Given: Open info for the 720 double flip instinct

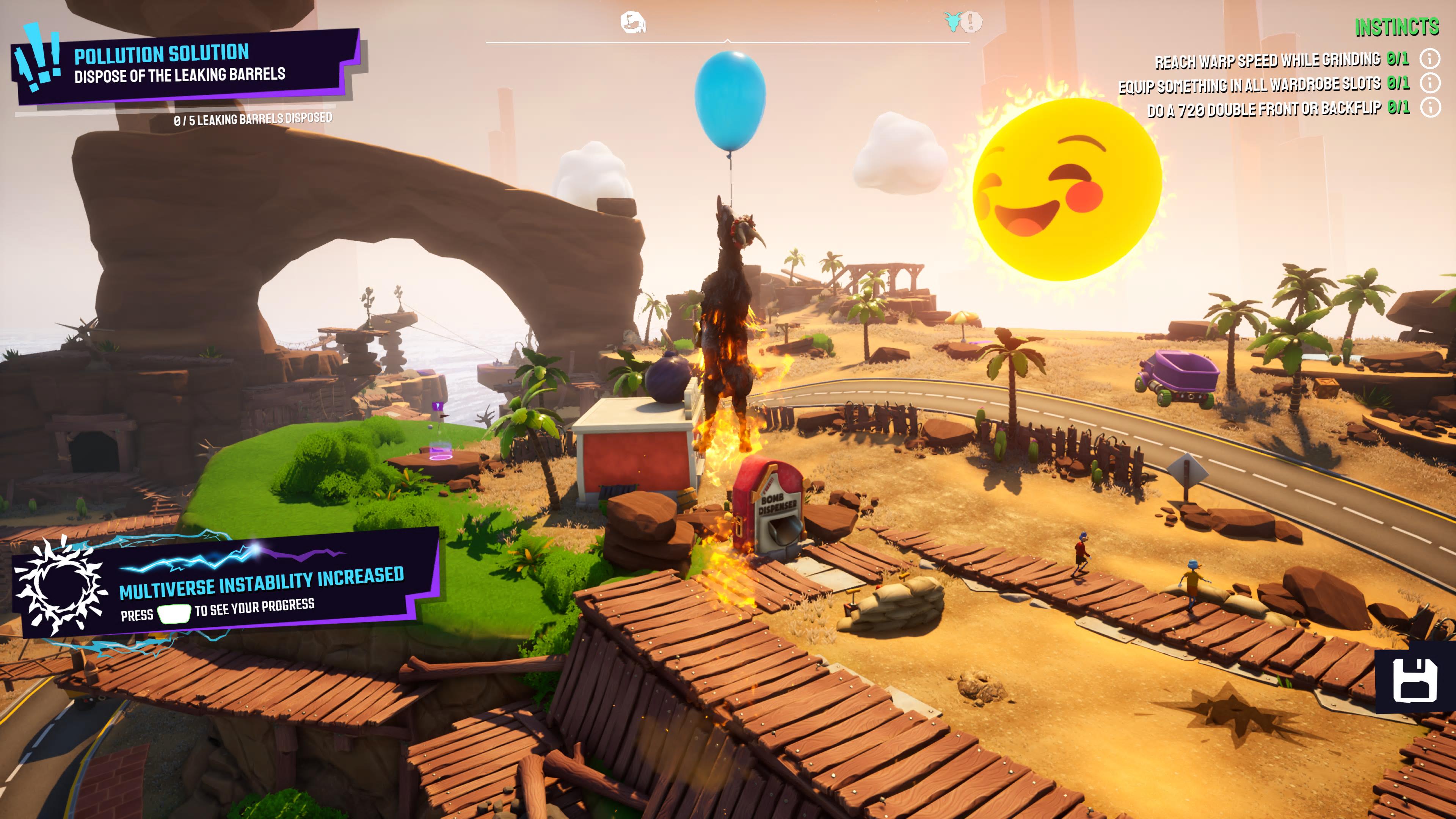Looking at the screenshot, I should (x=1430, y=107).
